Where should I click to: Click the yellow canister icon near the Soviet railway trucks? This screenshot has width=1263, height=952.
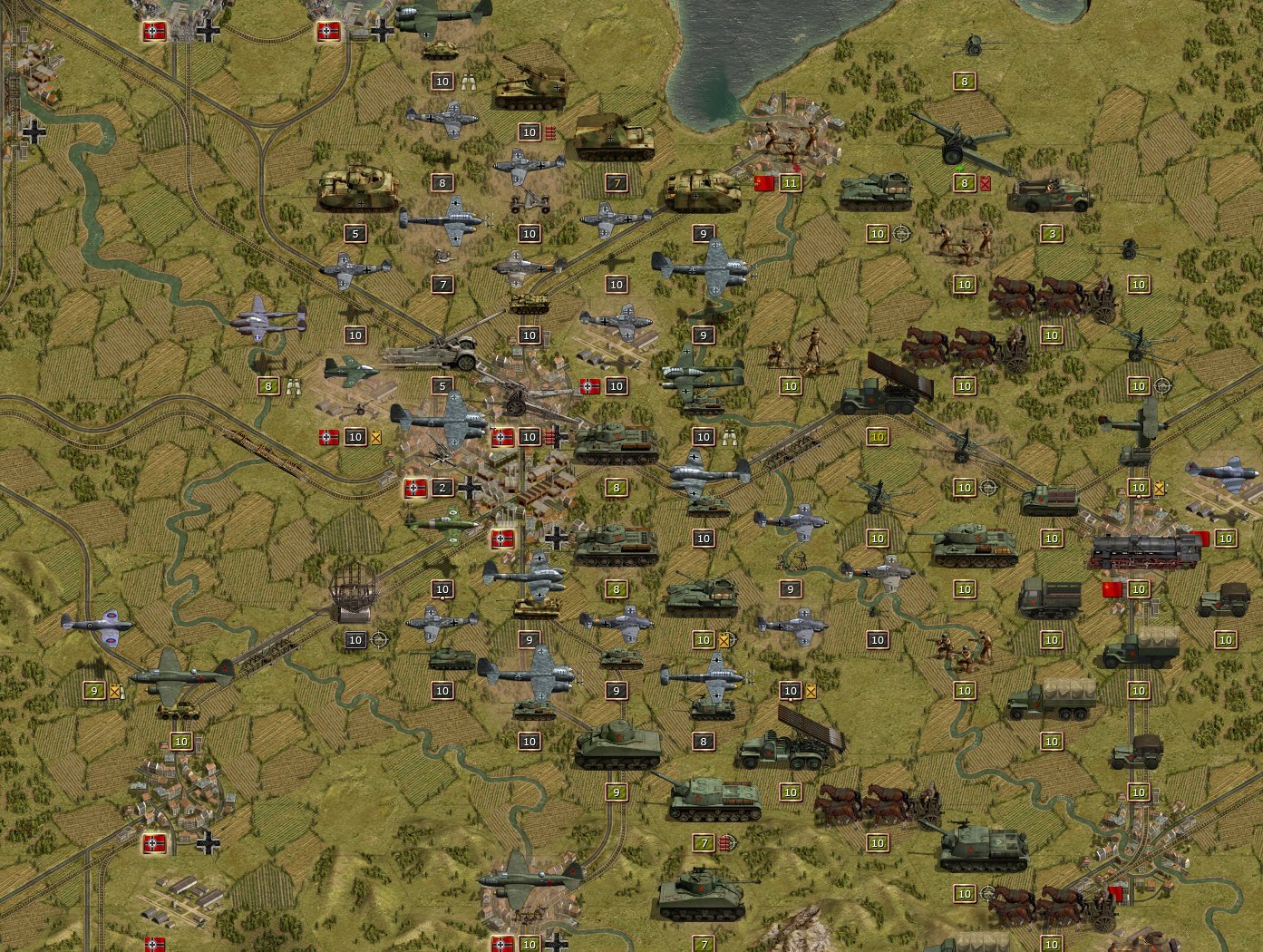1159,487
